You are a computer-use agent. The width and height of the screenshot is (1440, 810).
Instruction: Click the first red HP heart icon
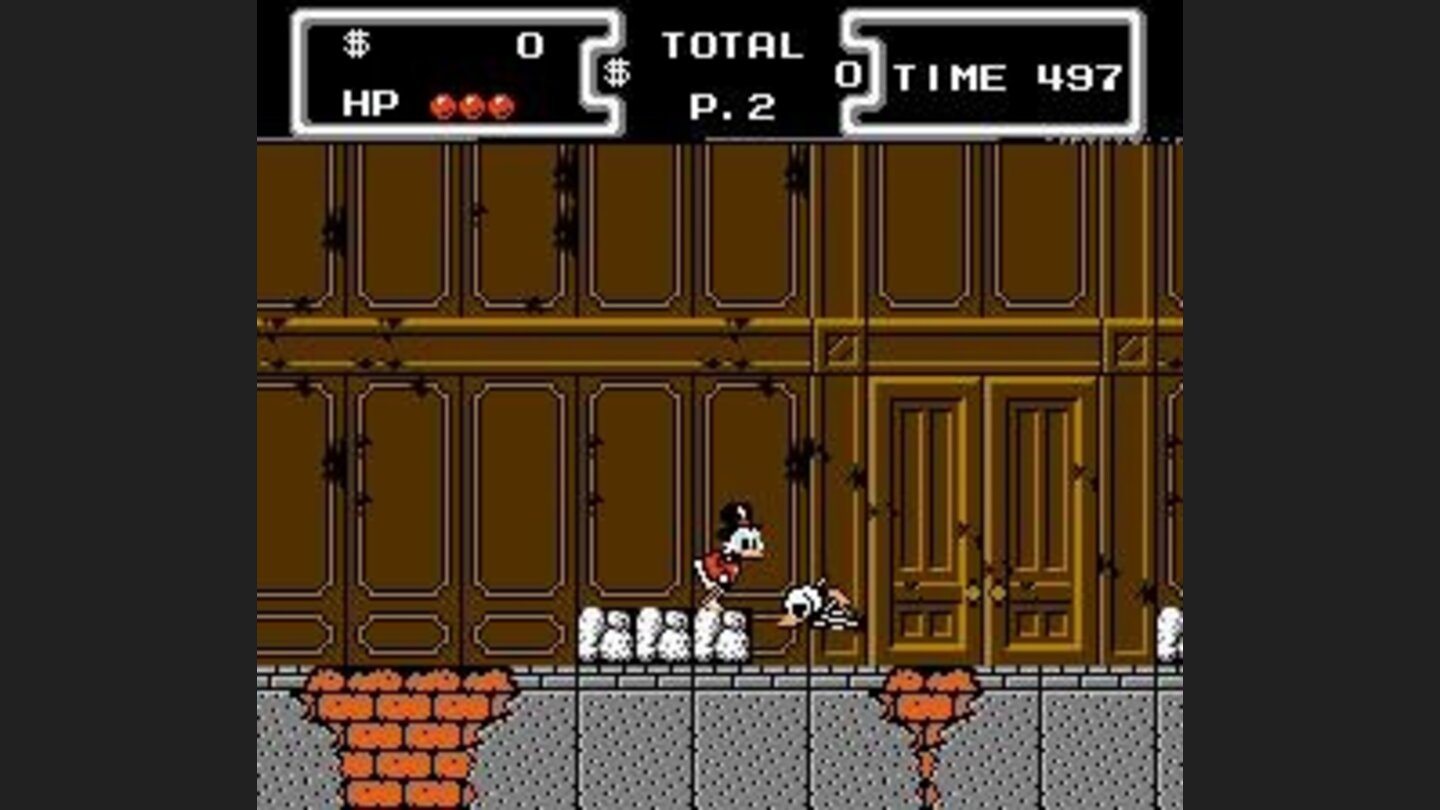442,106
